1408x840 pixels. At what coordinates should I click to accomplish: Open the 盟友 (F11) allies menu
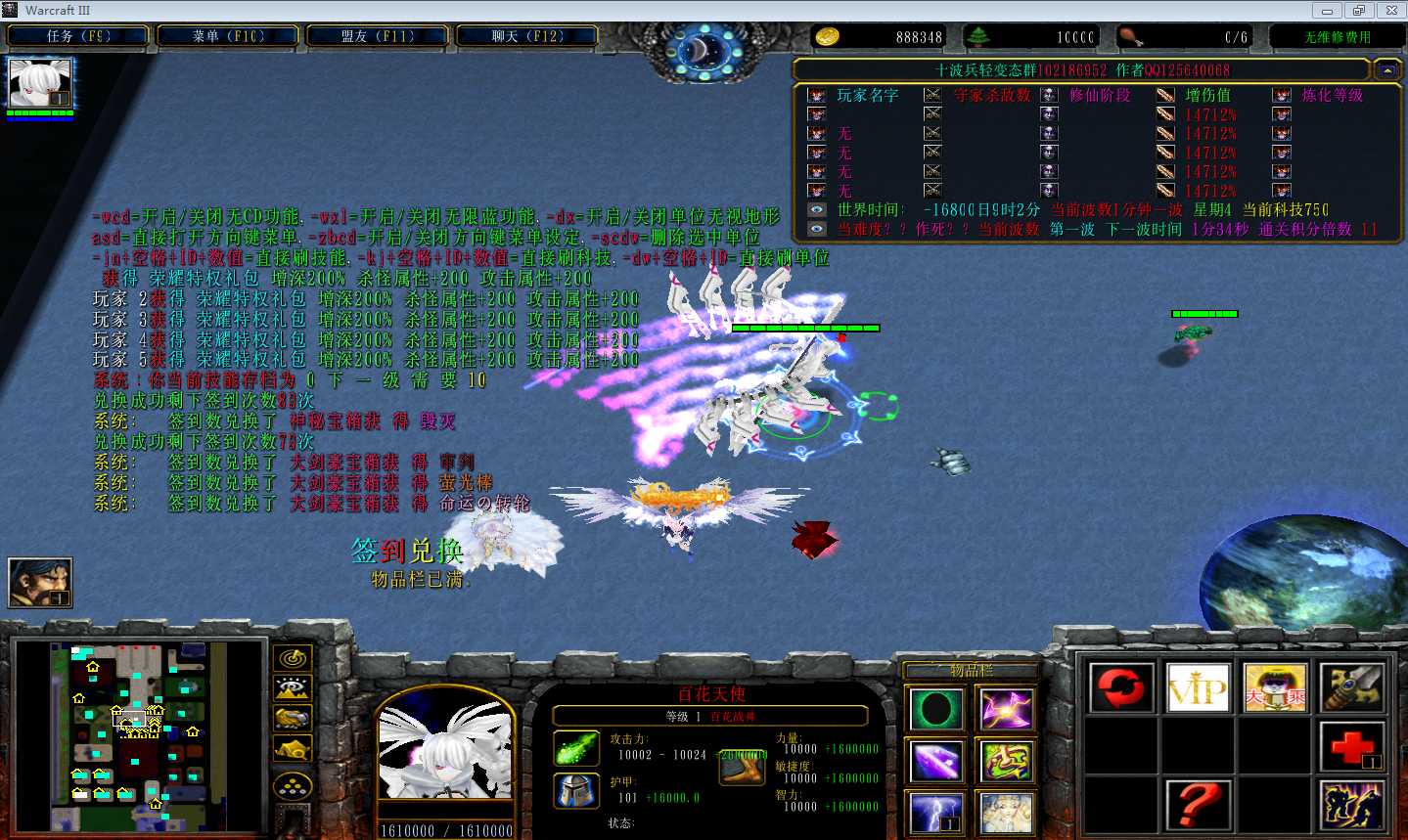[378, 36]
